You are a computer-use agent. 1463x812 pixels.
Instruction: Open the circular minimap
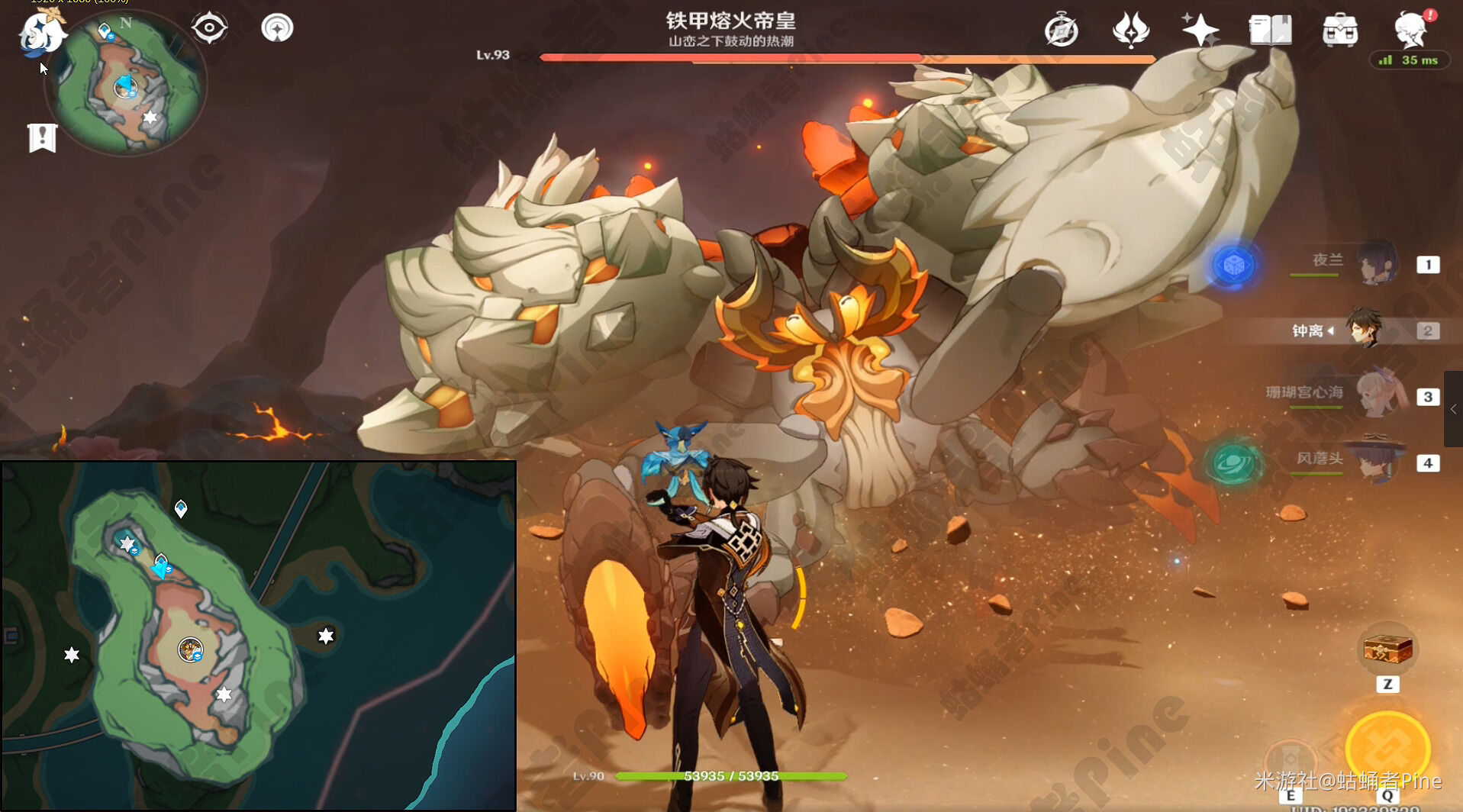tap(126, 84)
